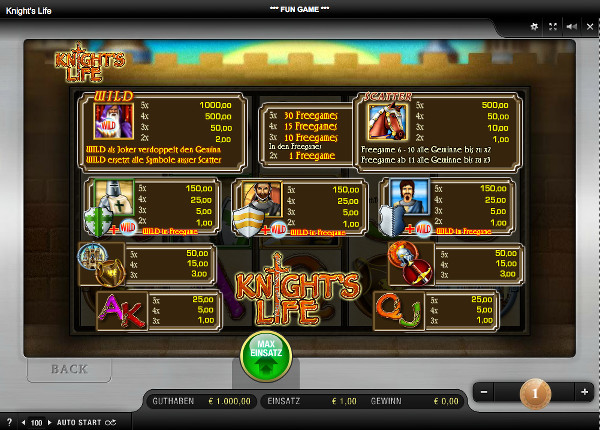Open help with the question mark
This screenshot has height=430, width=600.
click(x=9, y=423)
